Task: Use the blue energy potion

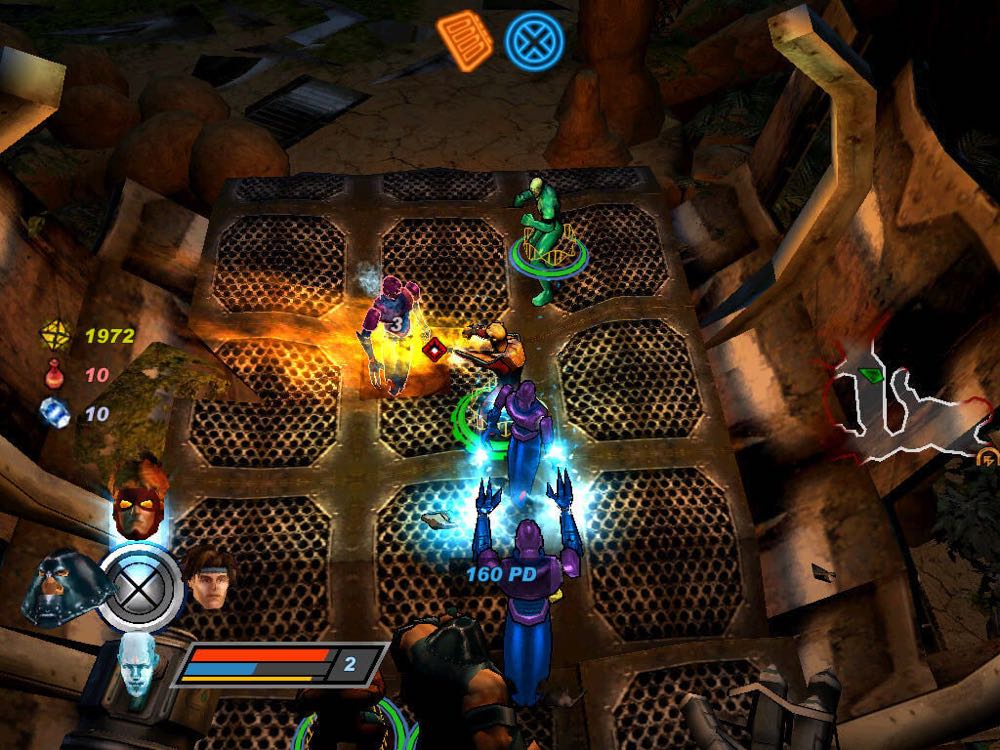Action: (x=53, y=411)
